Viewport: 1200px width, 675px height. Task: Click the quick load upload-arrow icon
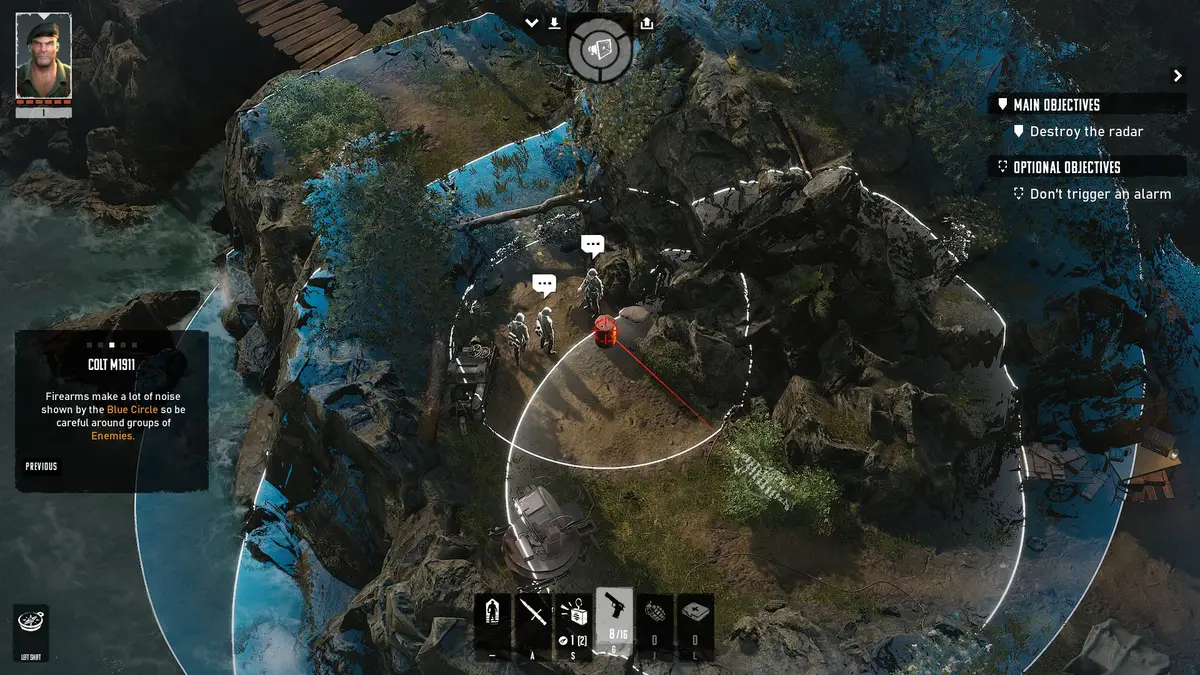point(646,23)
